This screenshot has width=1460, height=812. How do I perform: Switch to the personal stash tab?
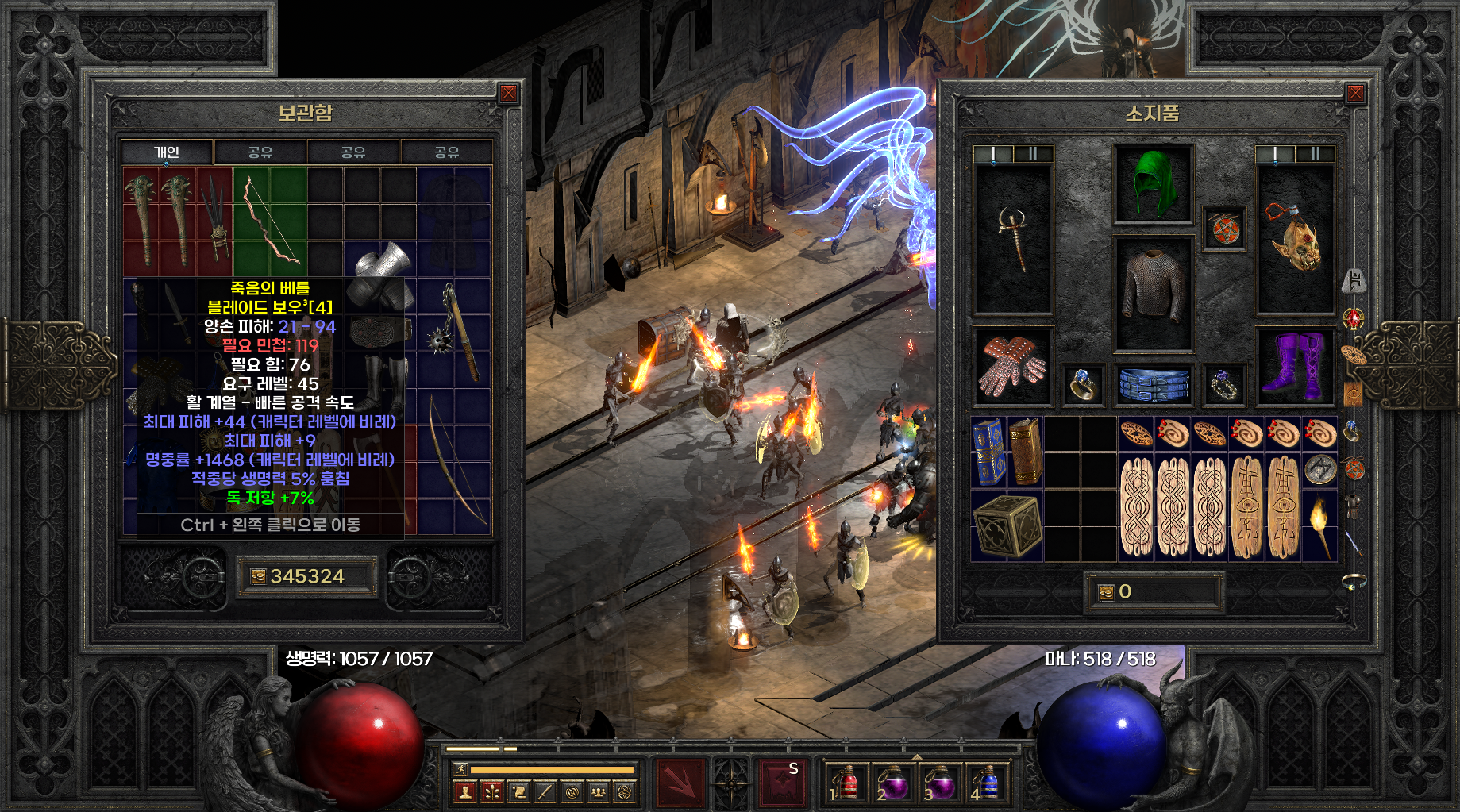point(167,152)
